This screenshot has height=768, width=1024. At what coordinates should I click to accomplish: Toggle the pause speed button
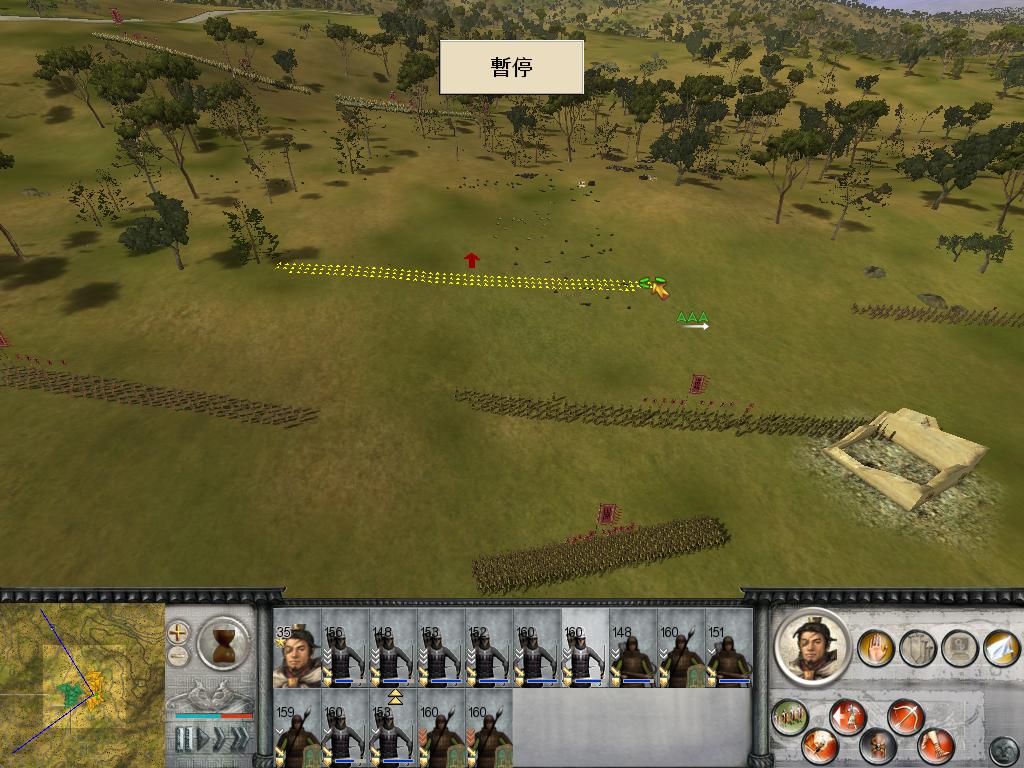point(183,740)
